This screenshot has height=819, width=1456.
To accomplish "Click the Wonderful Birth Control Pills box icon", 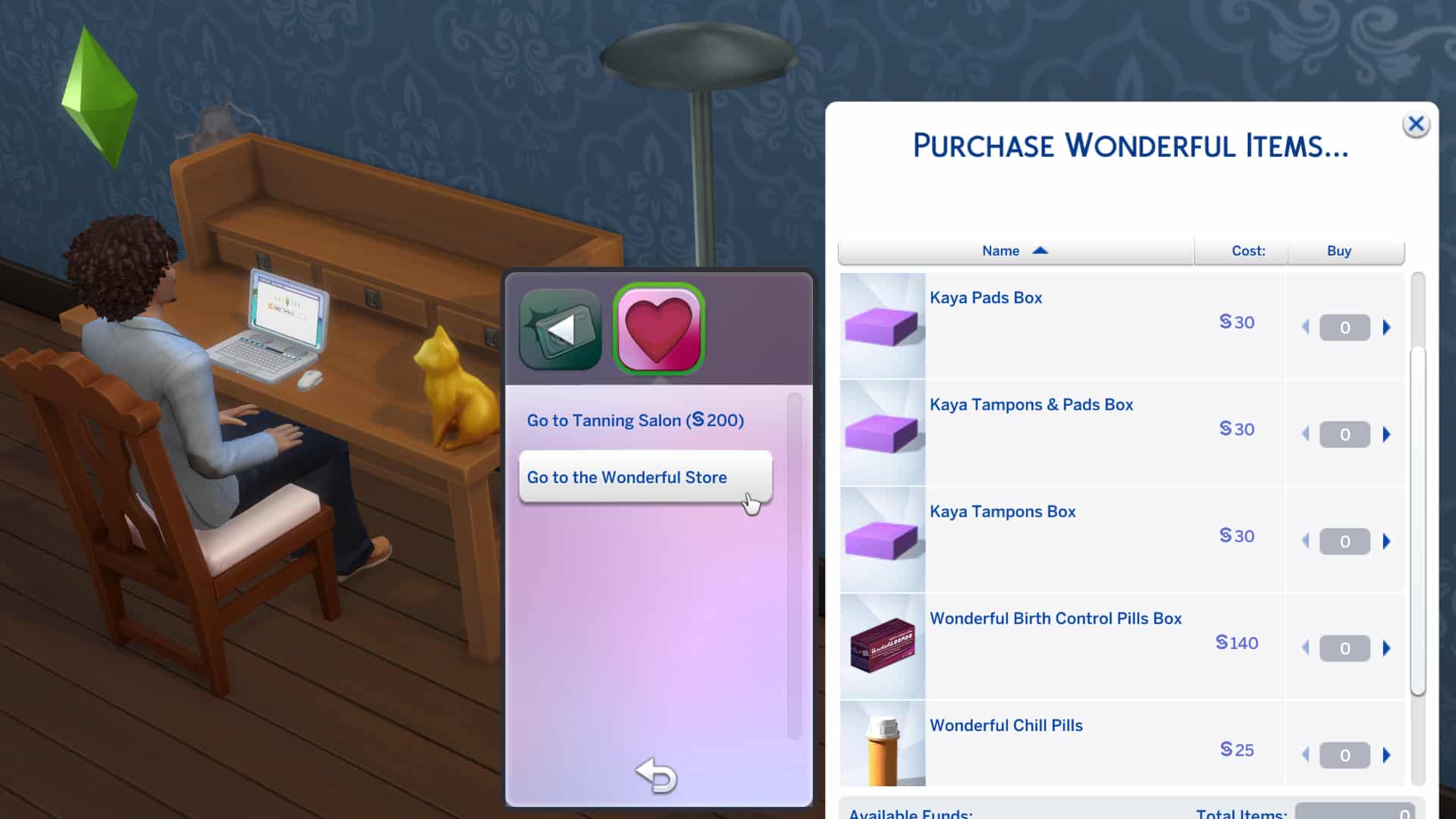I will coord(882,645).
